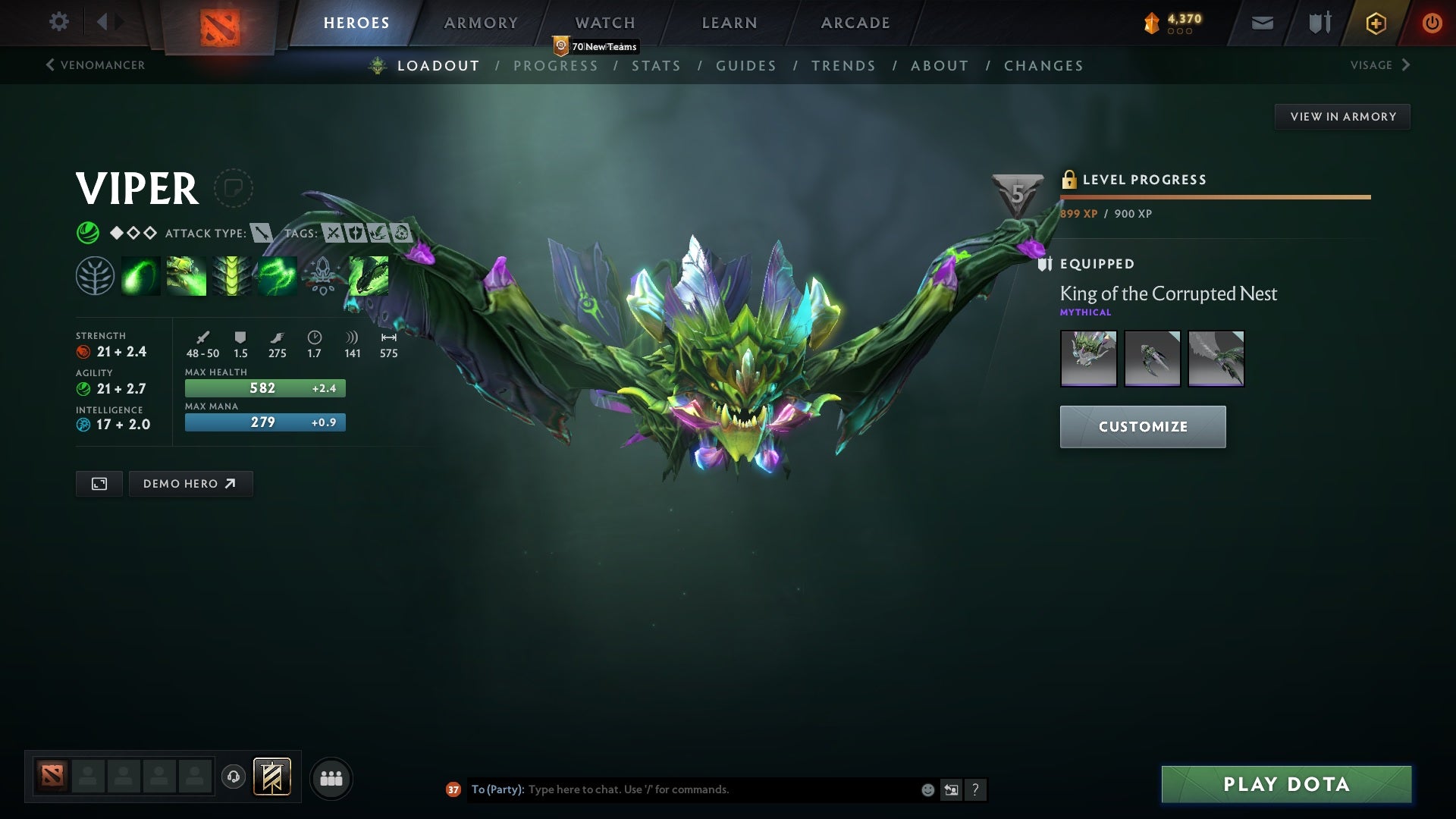This screenshot has width=1456, height=819.
Task: Click the first King of the Corrupted Nest thumbnail
Action: coord(1089,359)
